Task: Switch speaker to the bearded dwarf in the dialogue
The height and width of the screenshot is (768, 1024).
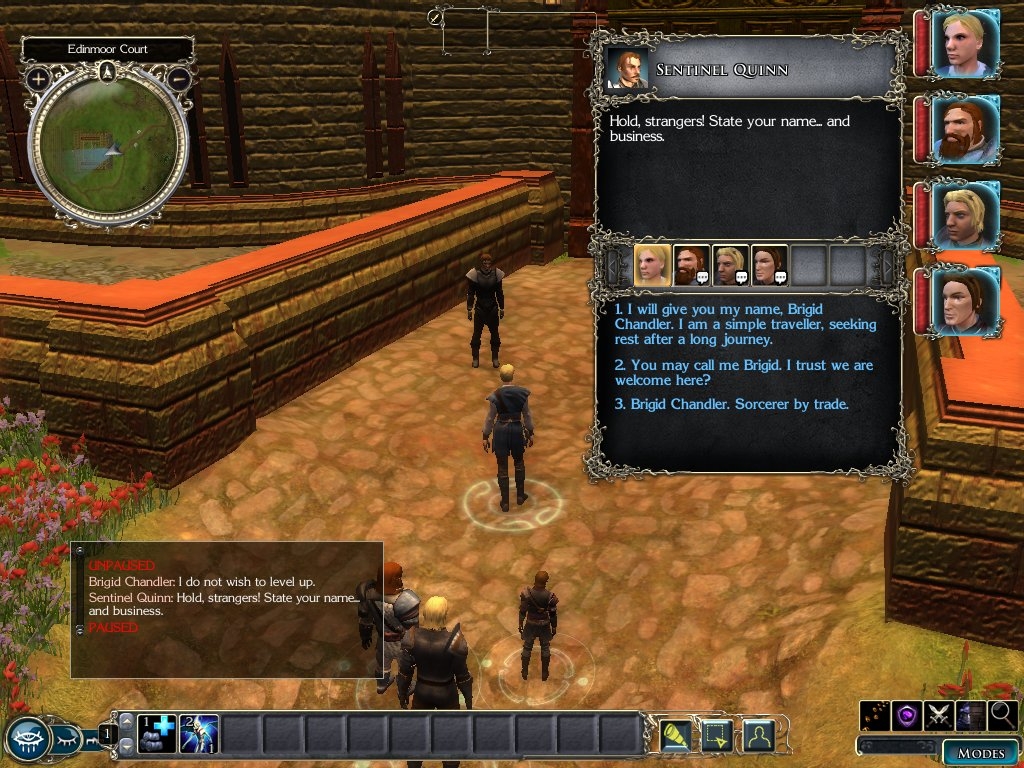Action: [x=691, y=265]
